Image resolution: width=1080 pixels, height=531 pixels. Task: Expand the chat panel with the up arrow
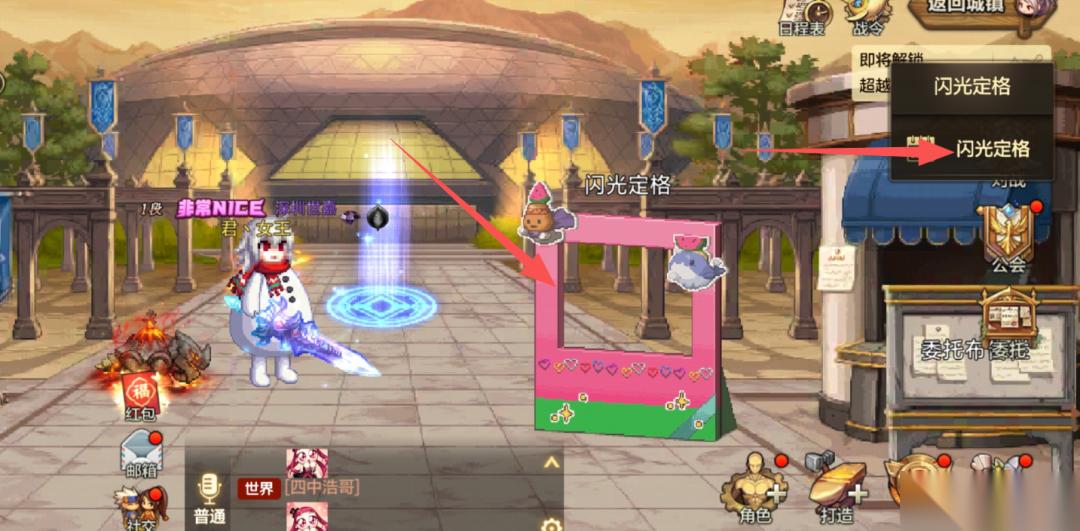point(550,462)
